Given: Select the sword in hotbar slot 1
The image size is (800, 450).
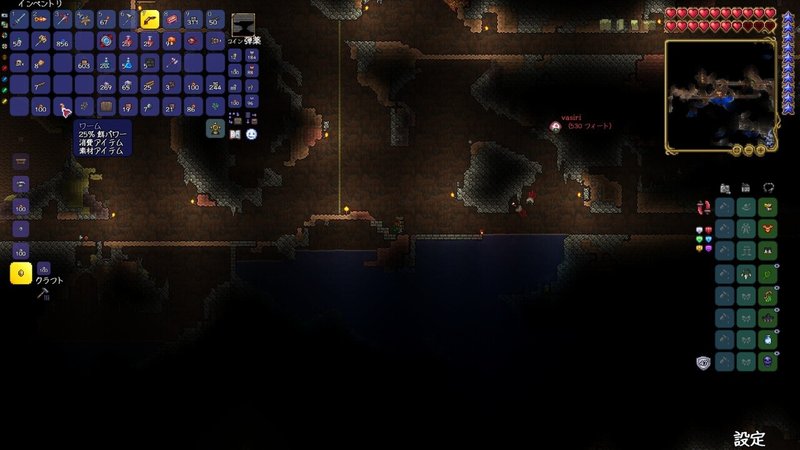Looking at the screenshot, I should [18, 20].
